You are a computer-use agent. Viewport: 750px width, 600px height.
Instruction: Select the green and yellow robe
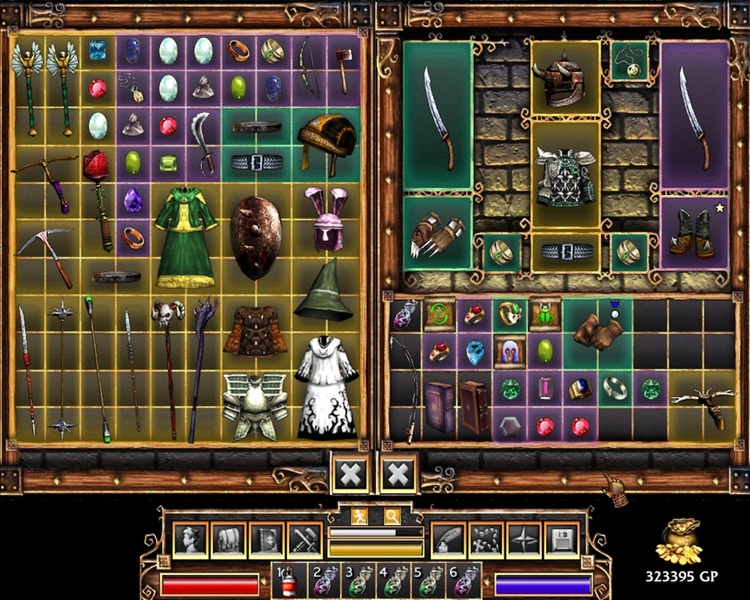(185, 238)
